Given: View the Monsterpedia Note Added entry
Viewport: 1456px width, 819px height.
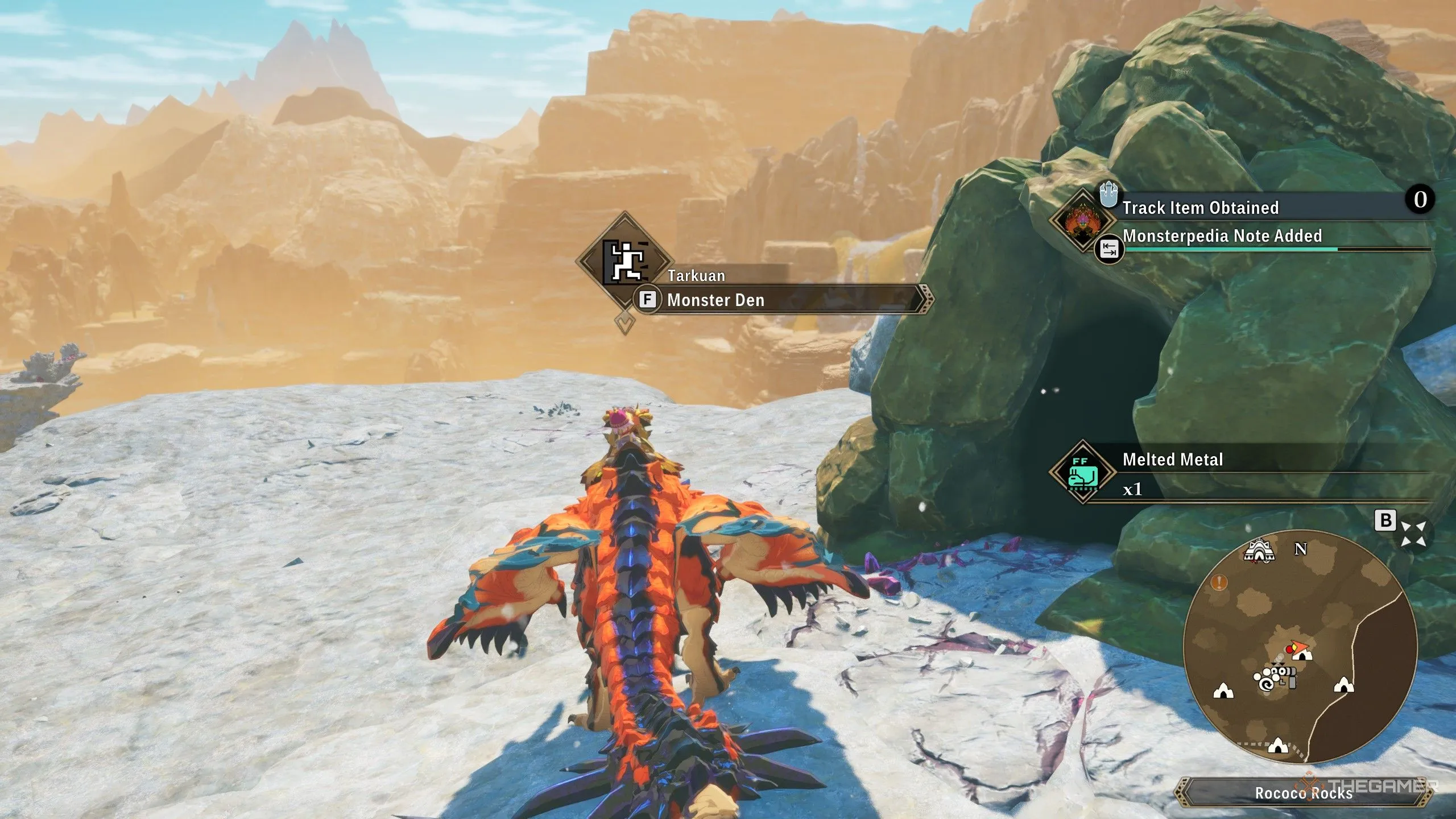Looking at the screenshot, I should click(x=1222, y=236).
